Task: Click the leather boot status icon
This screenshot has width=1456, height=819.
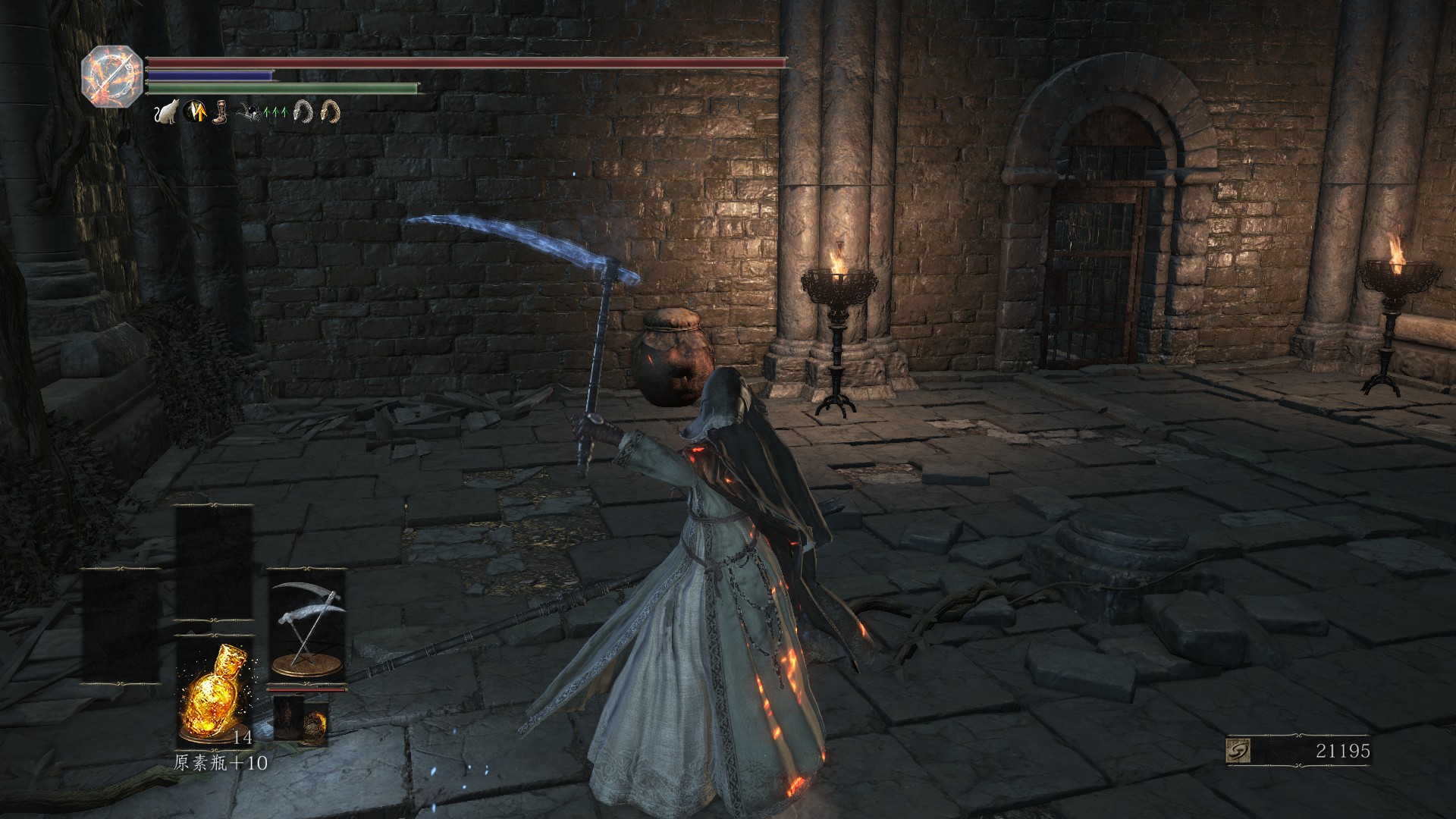Action: pos(219,113)
